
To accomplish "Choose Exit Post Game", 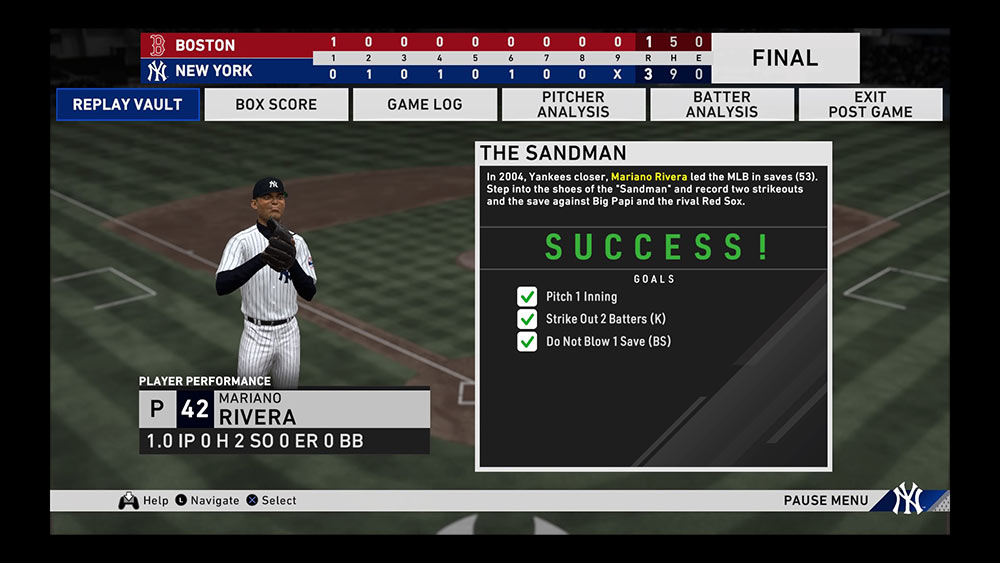I will coord(870,104).
